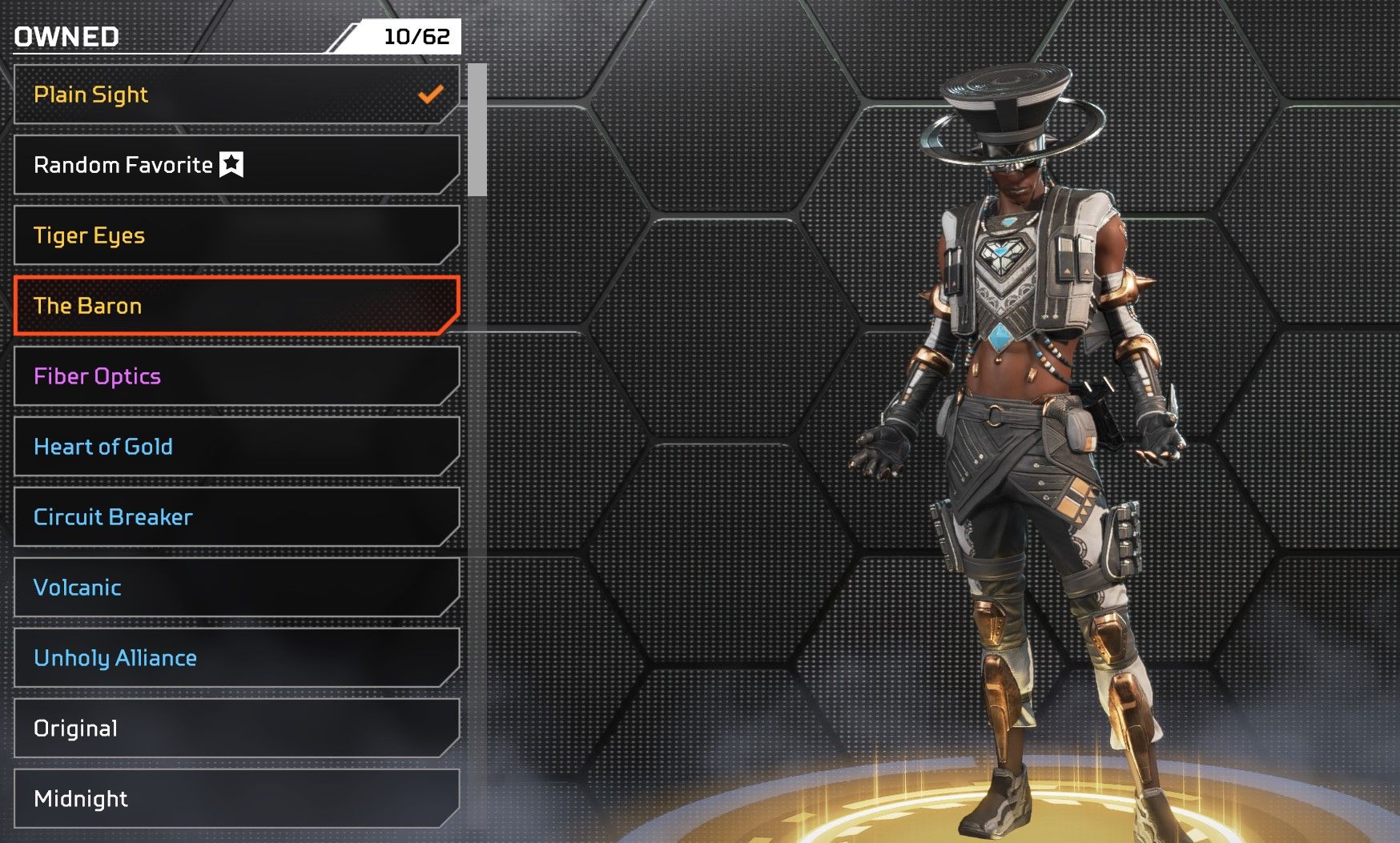This screenshot has height=843, width=1400.
Task: Choose the Midnight skin
Action: [x=236, y=798]
